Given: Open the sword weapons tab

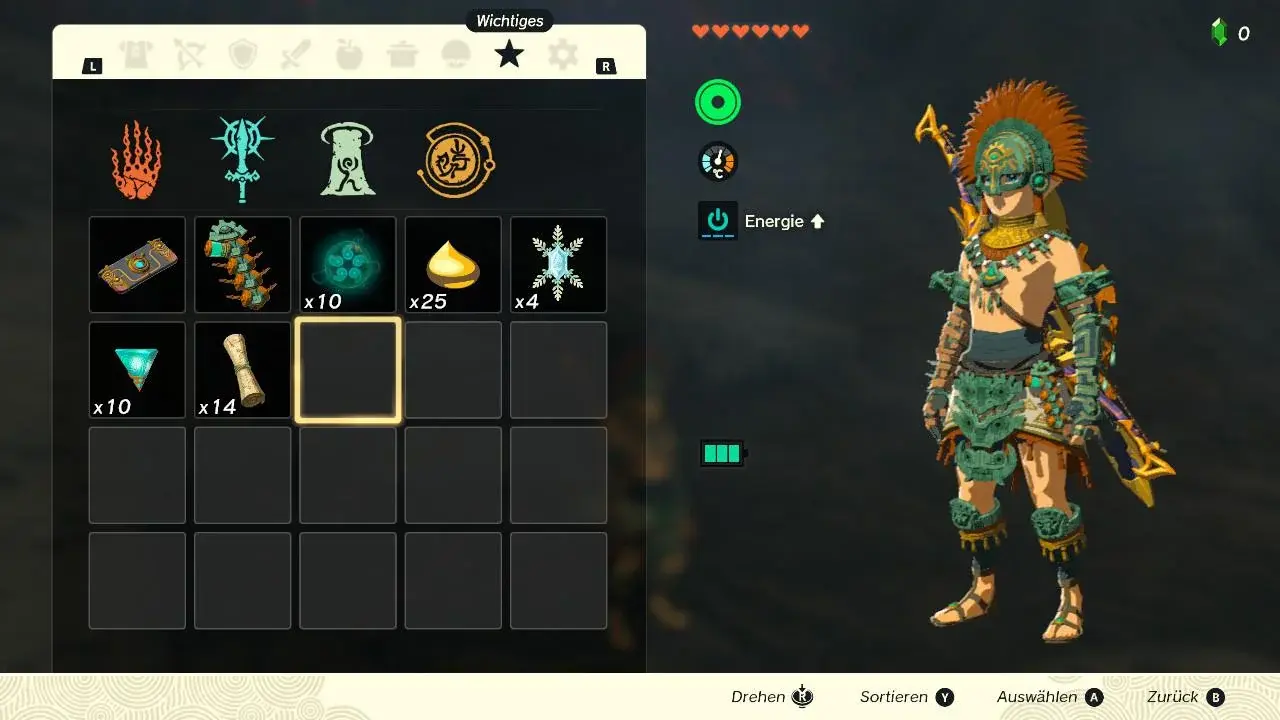Looking at the screenshot, I should click(296, 55).
